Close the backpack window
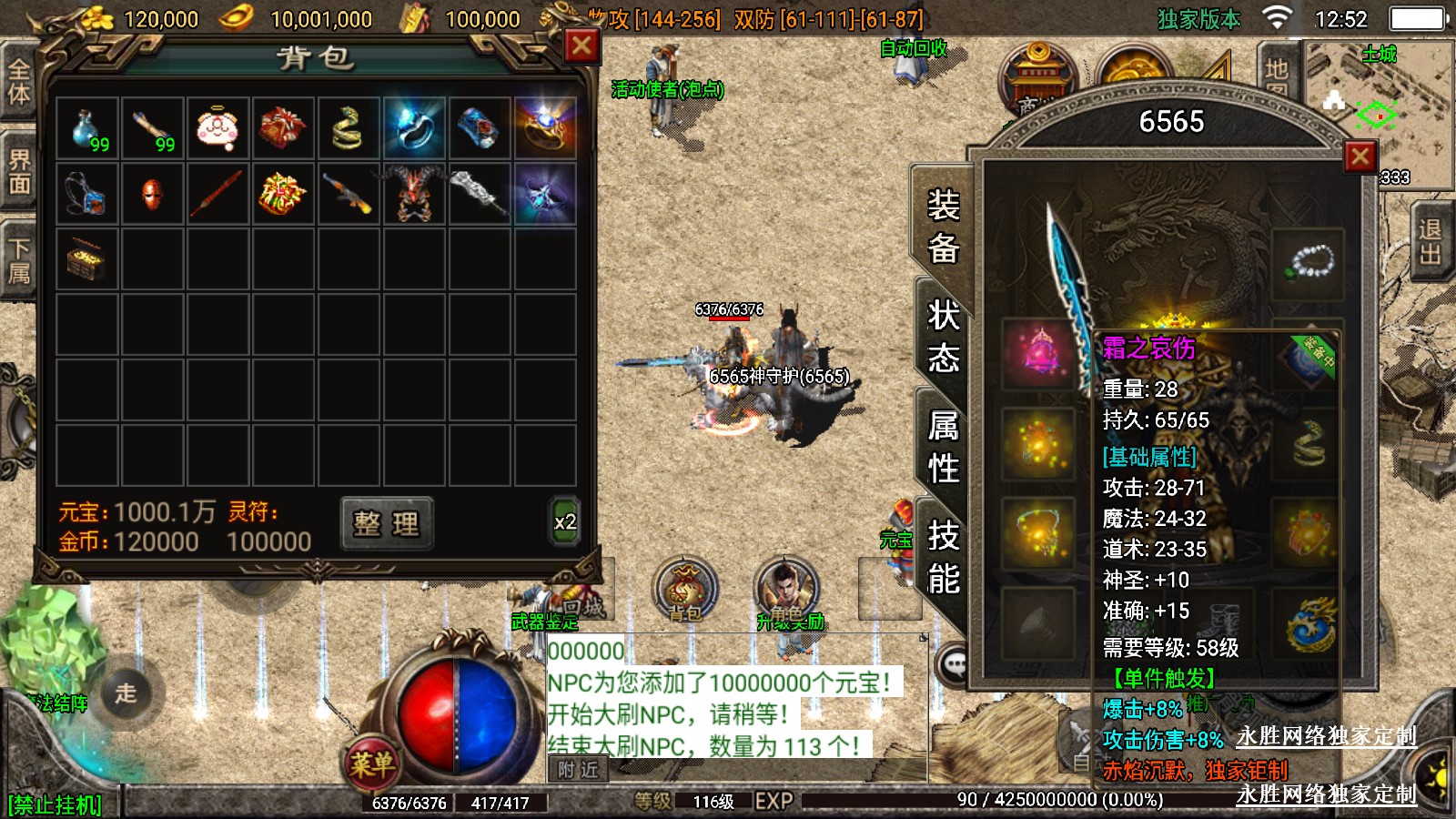 point(581,45)
